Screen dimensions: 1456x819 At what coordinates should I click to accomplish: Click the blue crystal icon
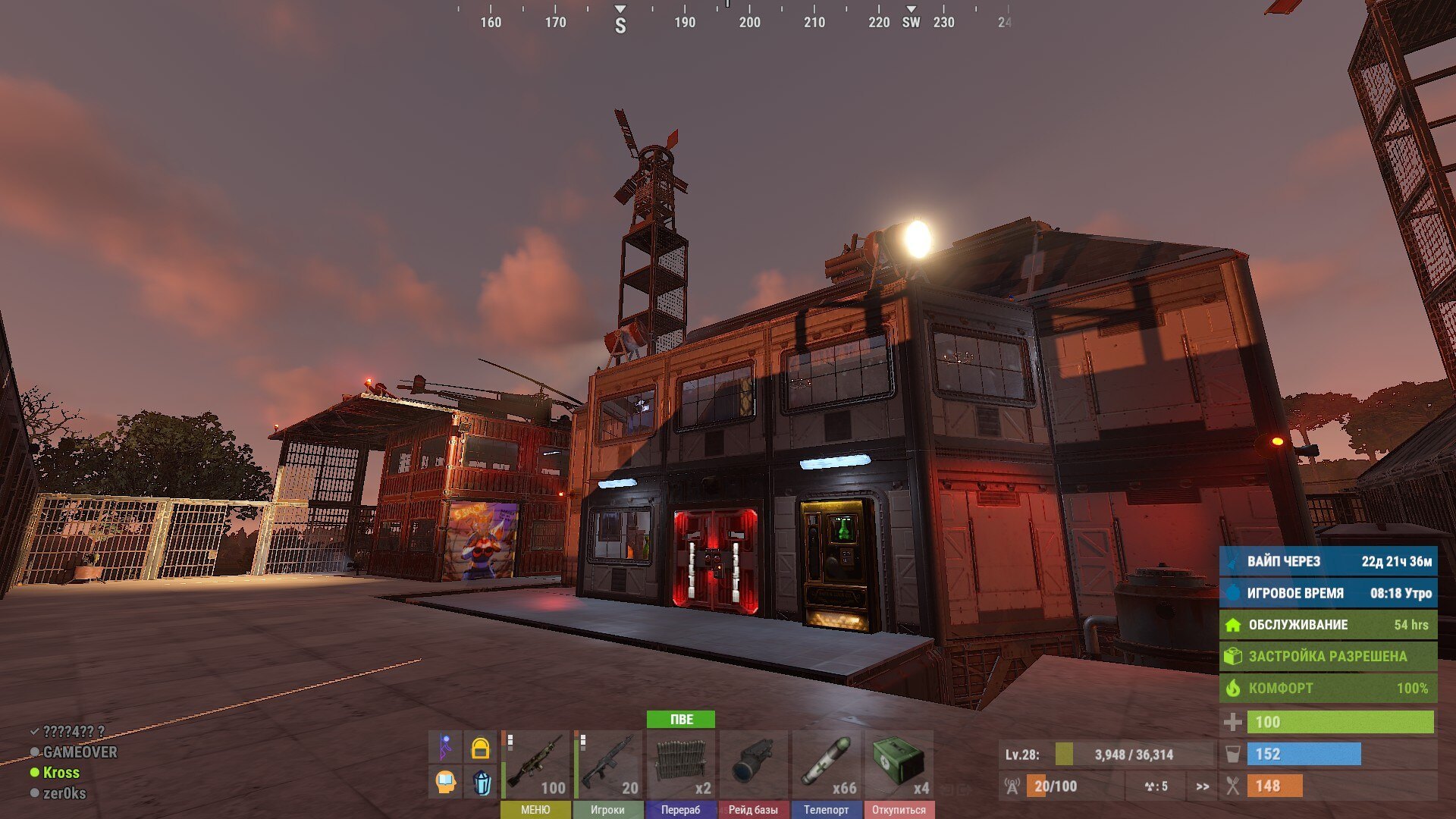[481, 782]
